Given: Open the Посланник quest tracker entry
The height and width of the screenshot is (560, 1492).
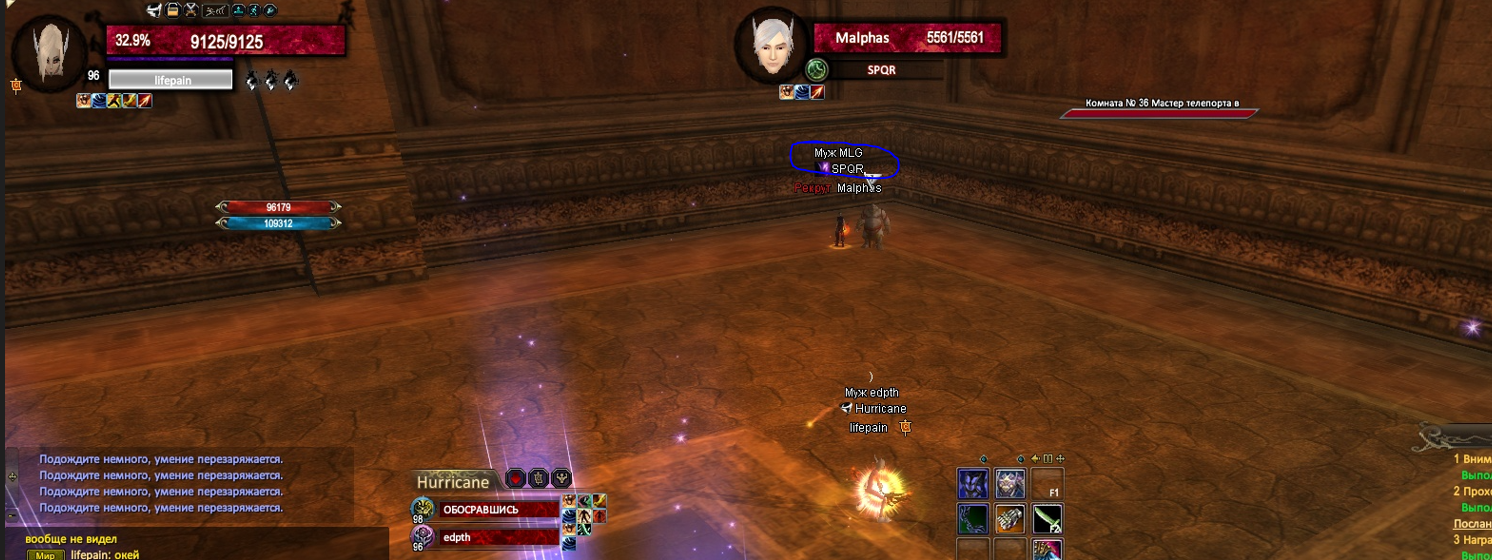Looking at the screenshot, I should [x=1472, y=524].
